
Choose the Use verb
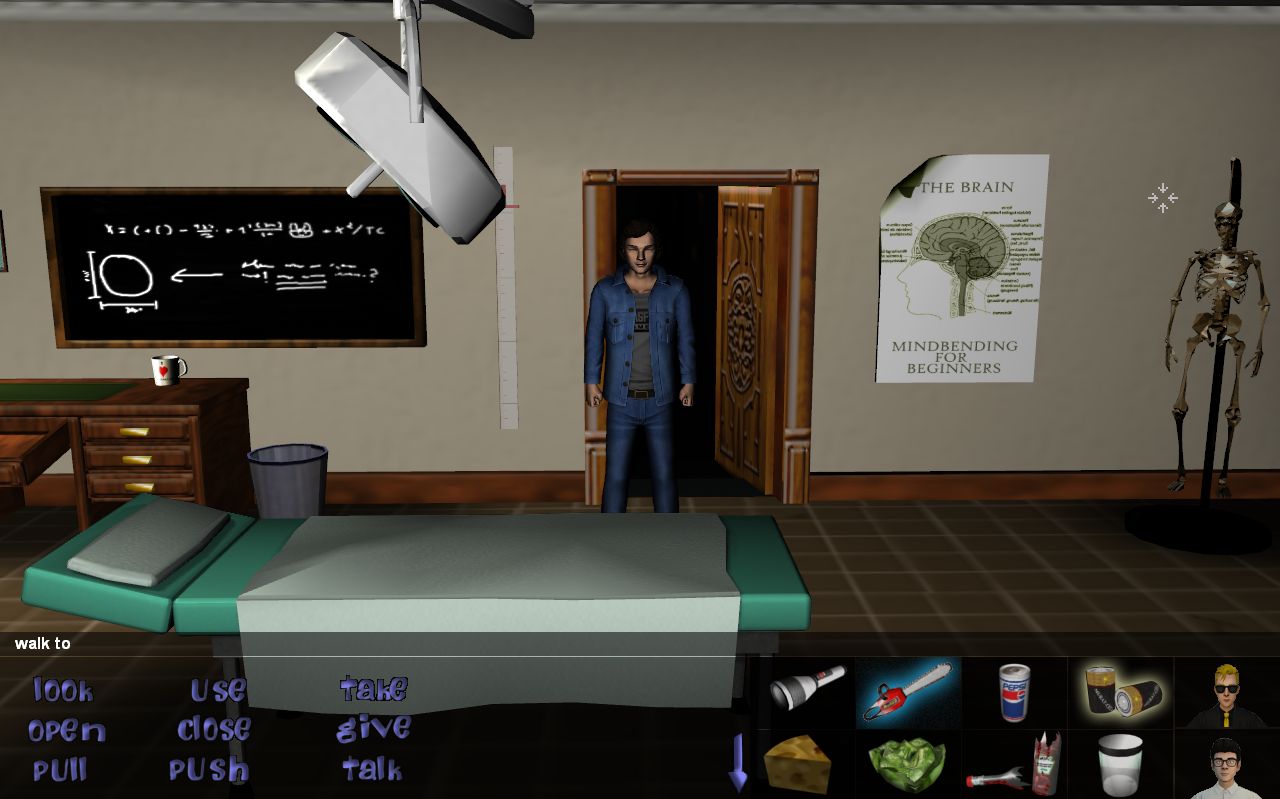click(218, 690)
